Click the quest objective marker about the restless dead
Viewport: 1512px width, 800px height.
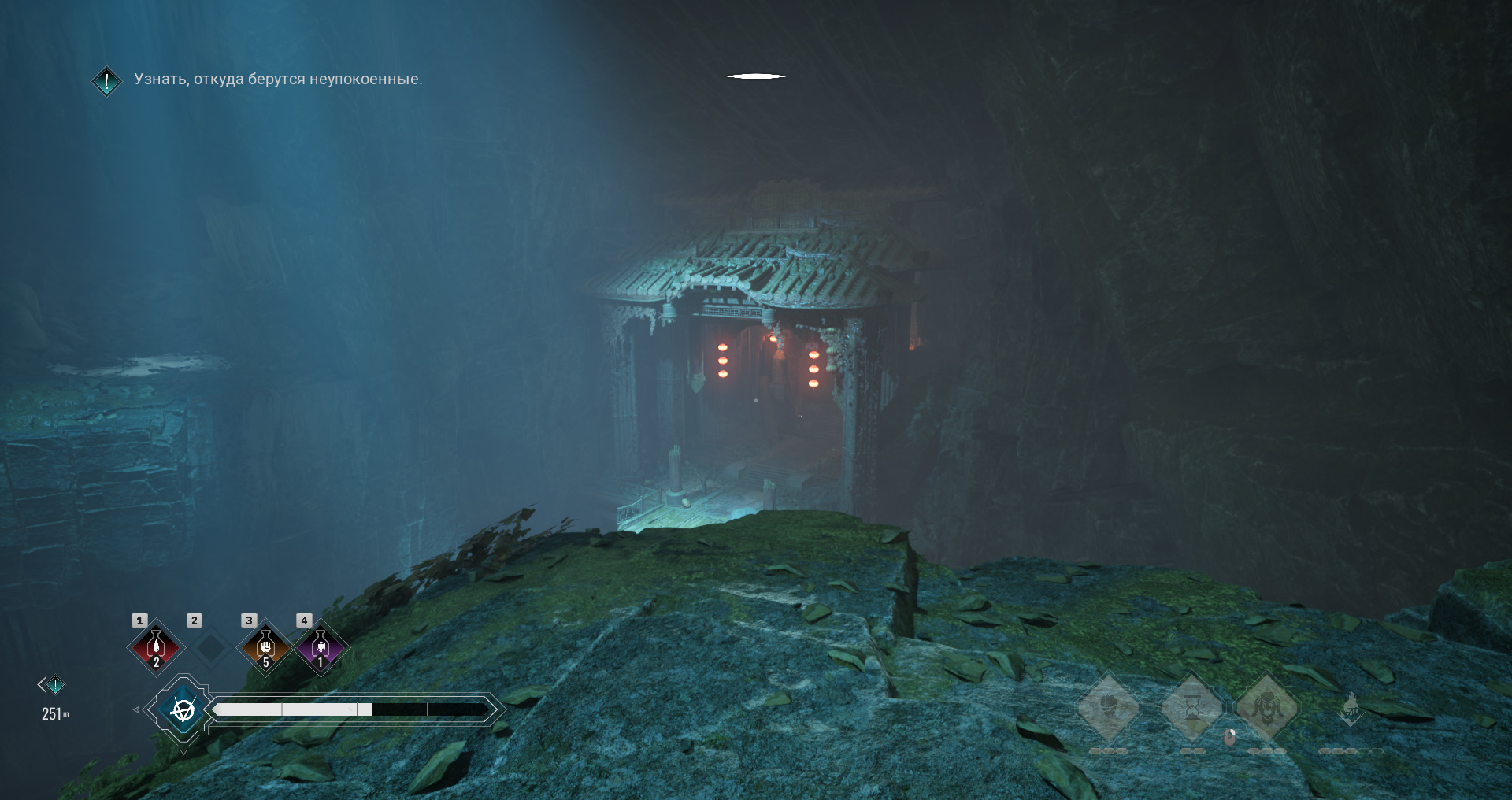pos(106,80)
